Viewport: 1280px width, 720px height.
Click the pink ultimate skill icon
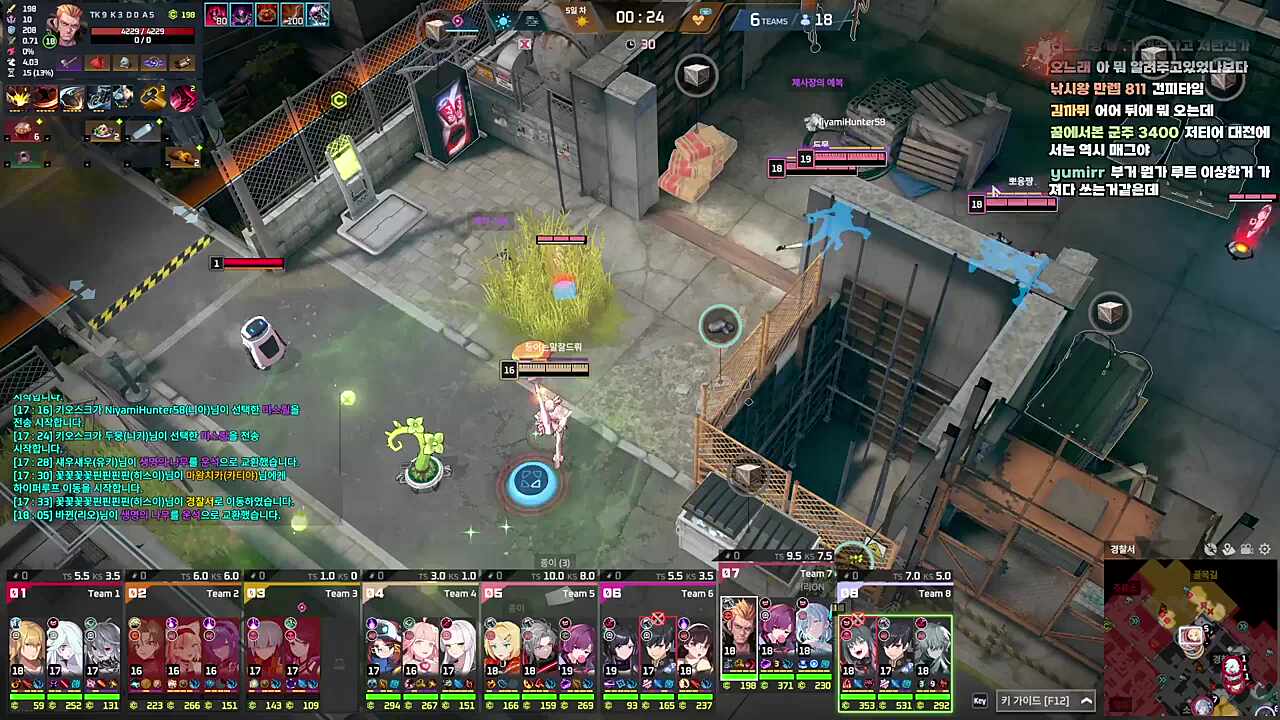[x=182, y=97]
